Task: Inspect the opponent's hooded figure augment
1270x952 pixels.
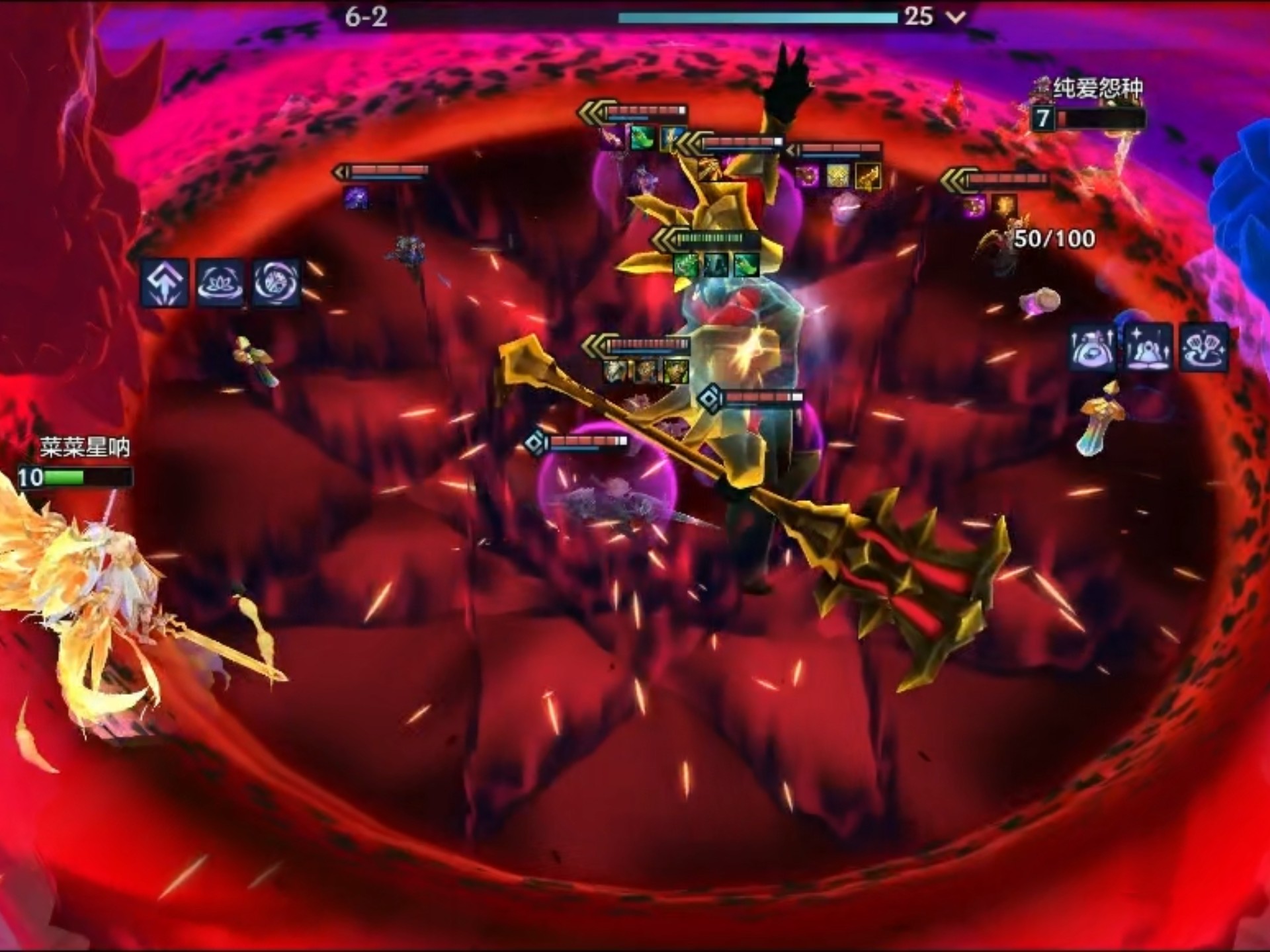Action: pos(1148,347)
